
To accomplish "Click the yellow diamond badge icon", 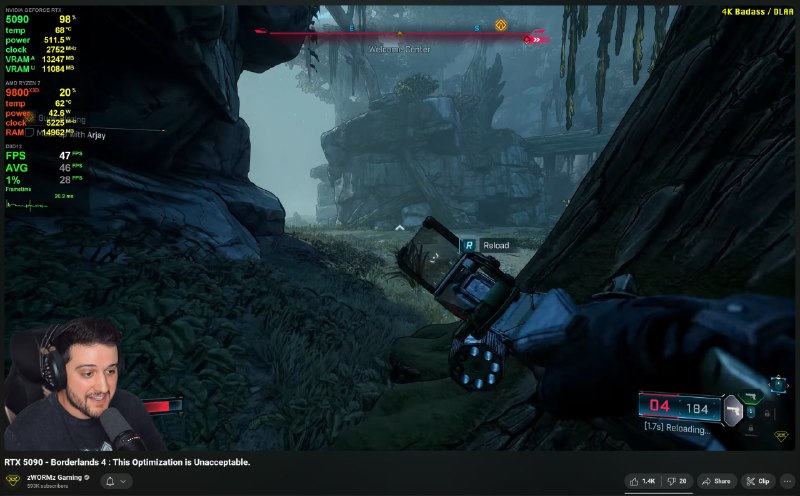I will click(780, 436).
